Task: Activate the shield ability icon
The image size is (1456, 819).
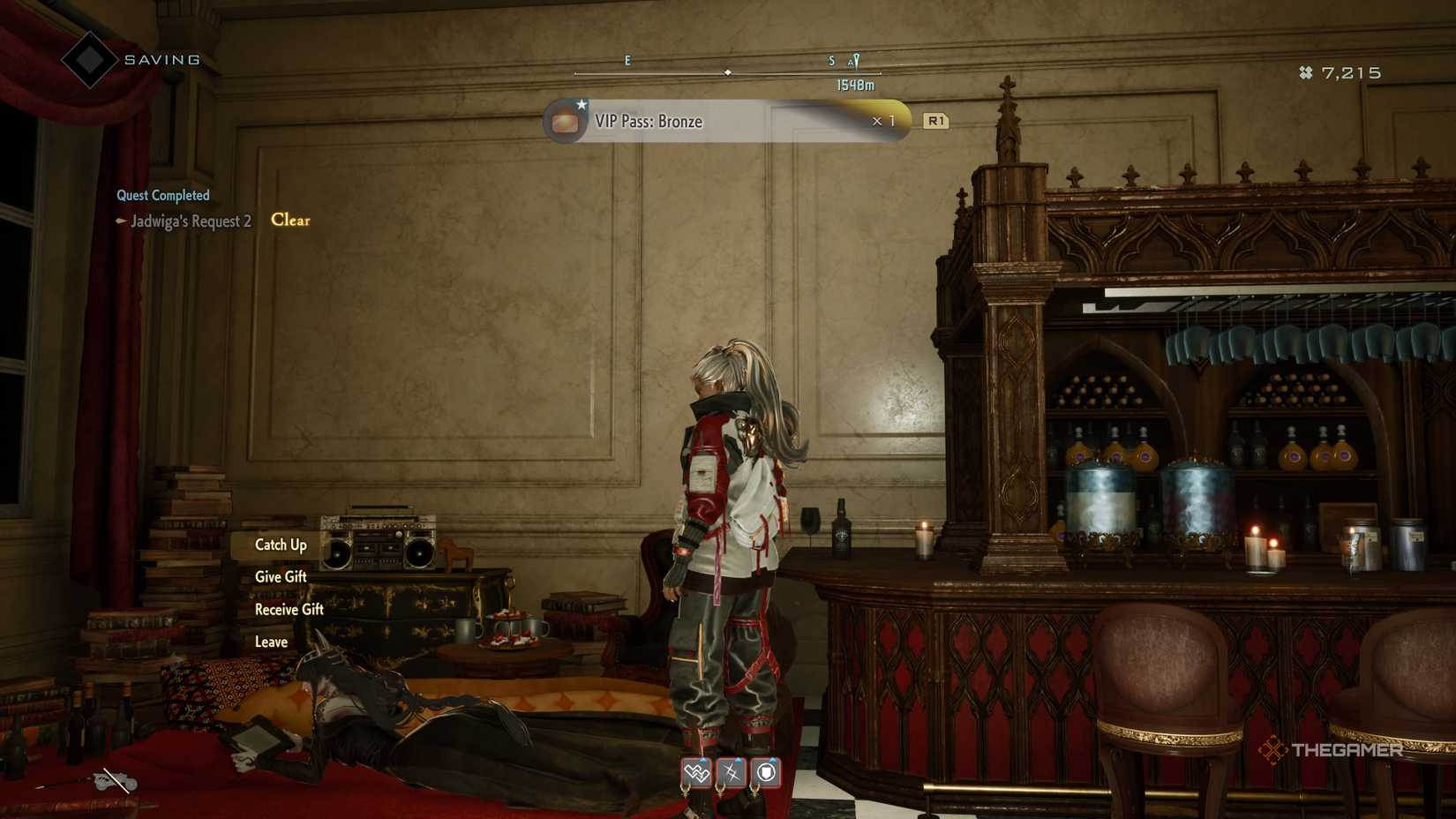Action: pyautogui.click(x=765, y=772)
